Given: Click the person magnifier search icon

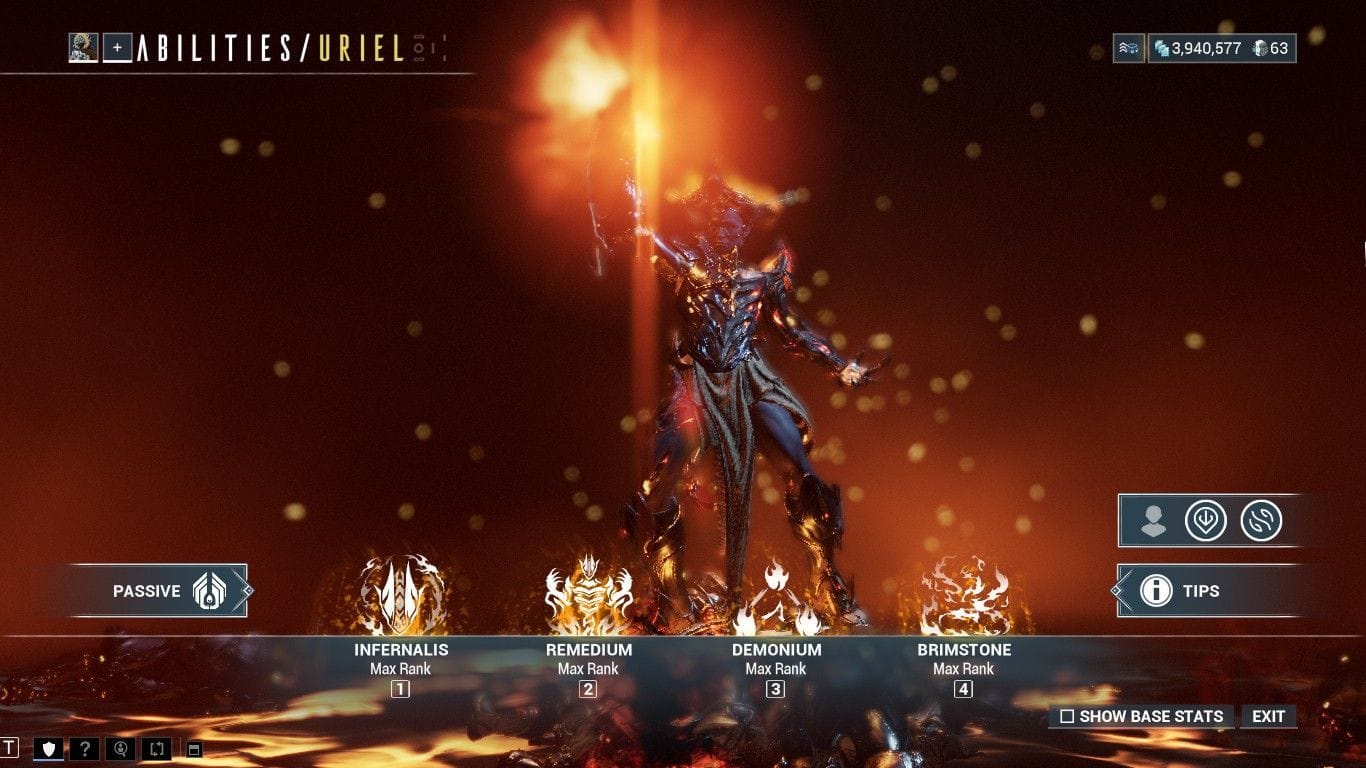Looking at the screenshot, I should point(120,748).
